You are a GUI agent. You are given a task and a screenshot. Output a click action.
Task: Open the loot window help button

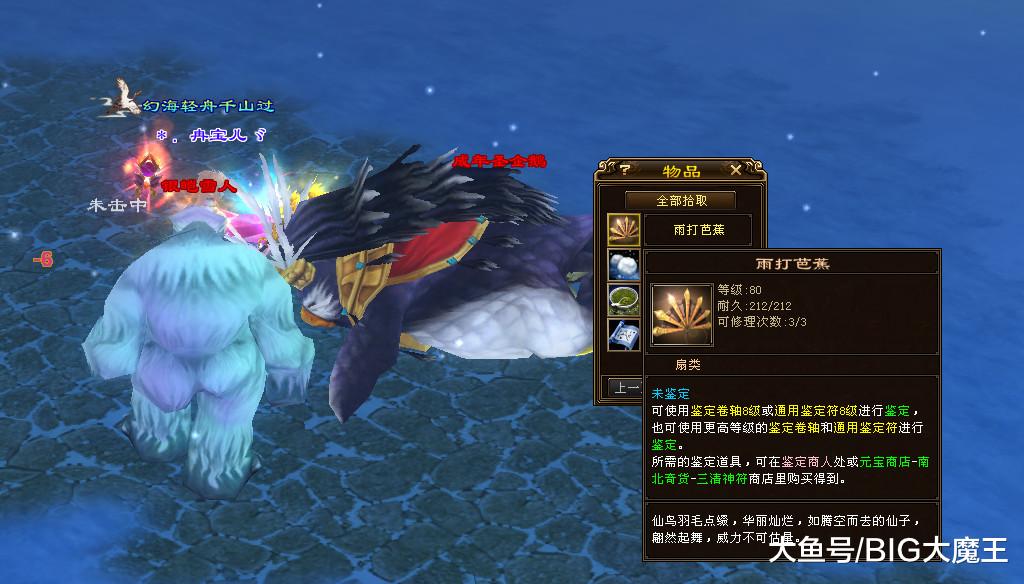[x=625, y=170]
